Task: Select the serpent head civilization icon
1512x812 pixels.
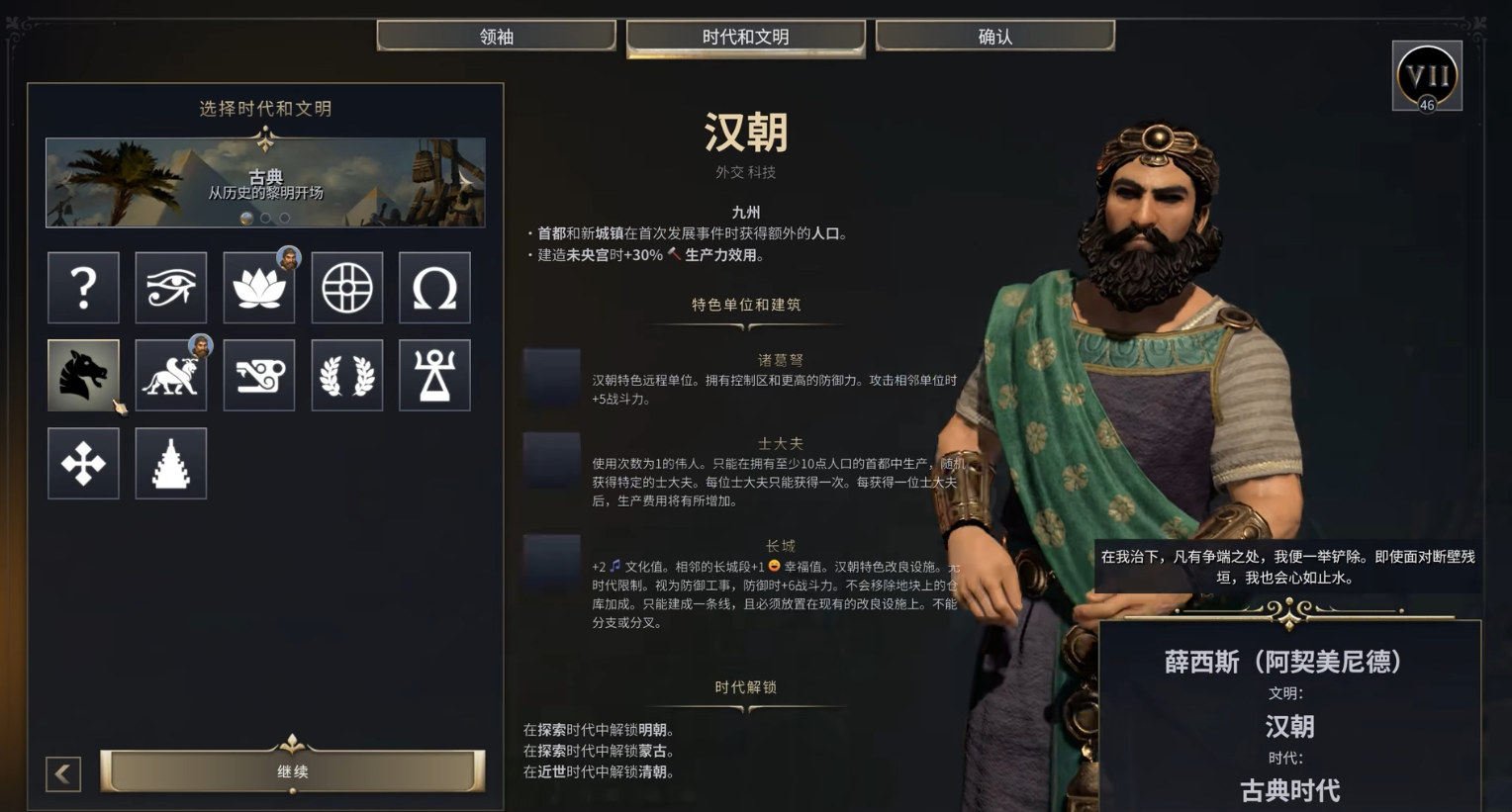Action: 258,375
